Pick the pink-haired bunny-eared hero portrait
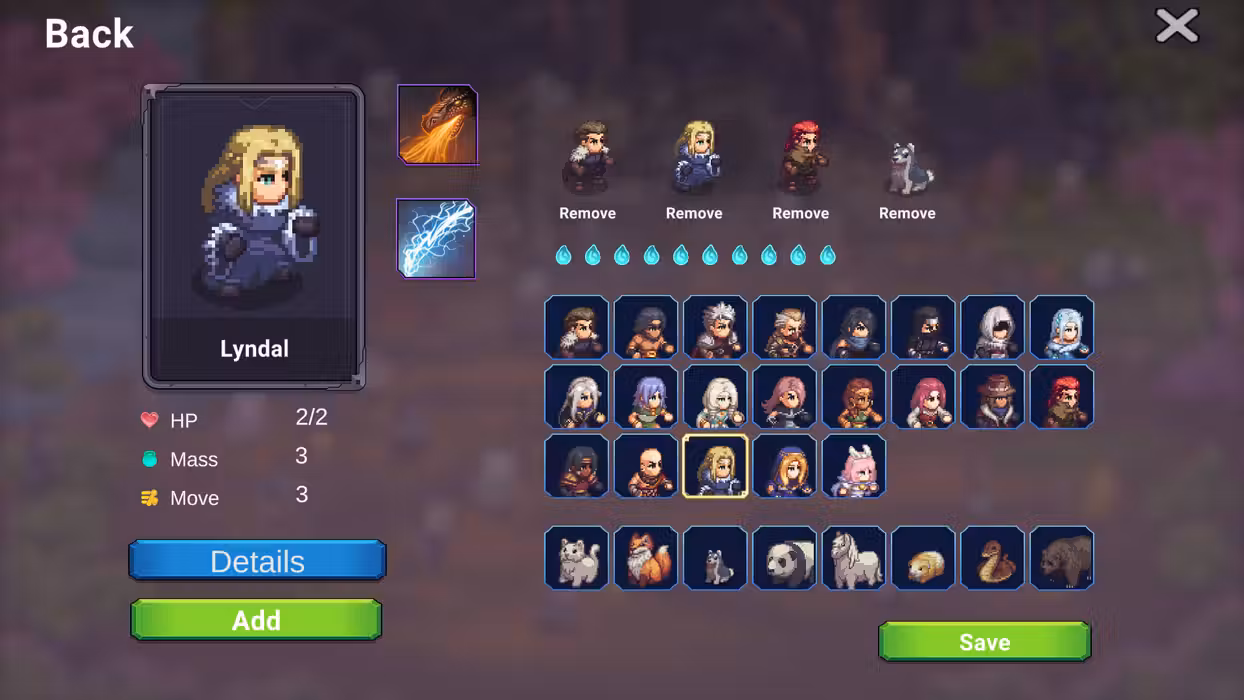This screenshot has width=1244, height=700. [853, 467]
